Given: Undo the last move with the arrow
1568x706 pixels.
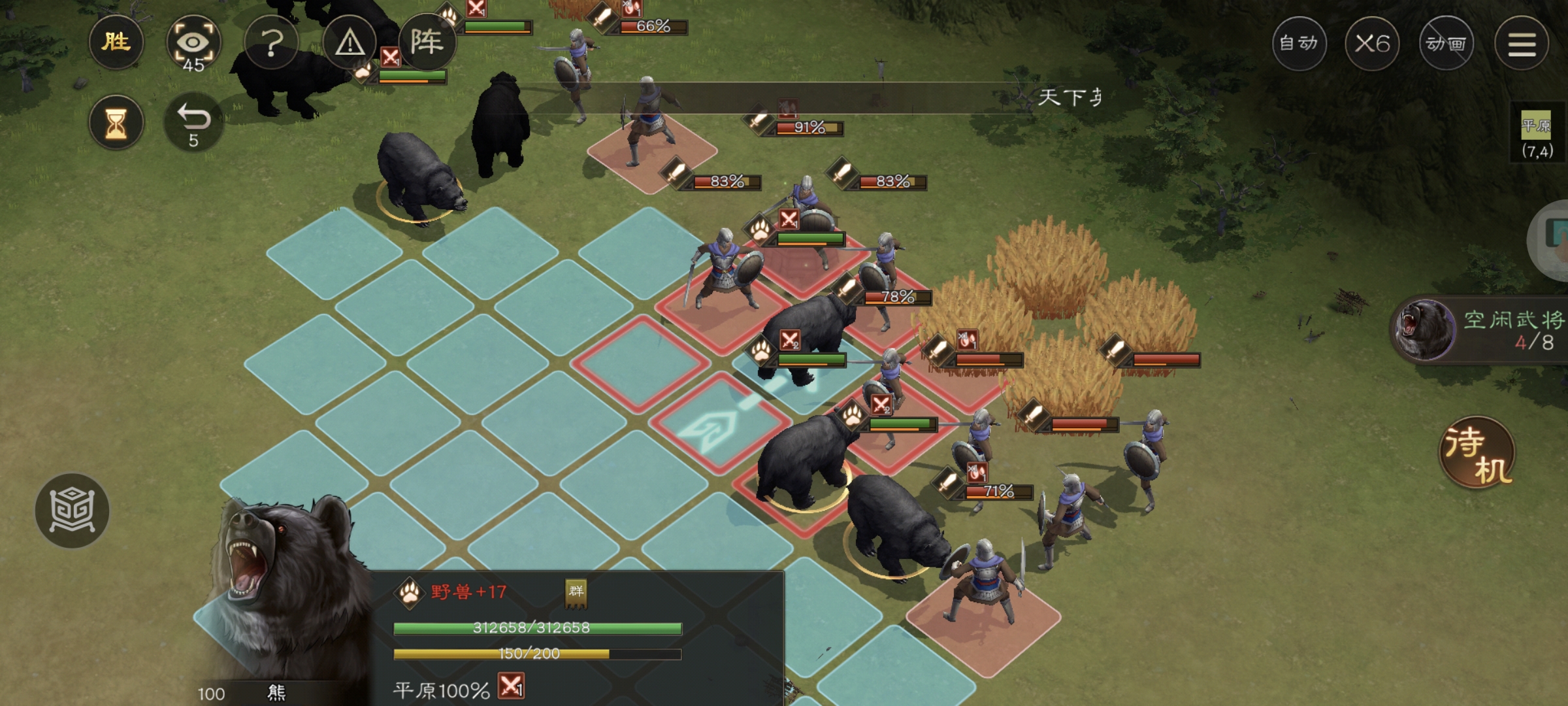Looking at the screenshot, I should coord(193,122).
